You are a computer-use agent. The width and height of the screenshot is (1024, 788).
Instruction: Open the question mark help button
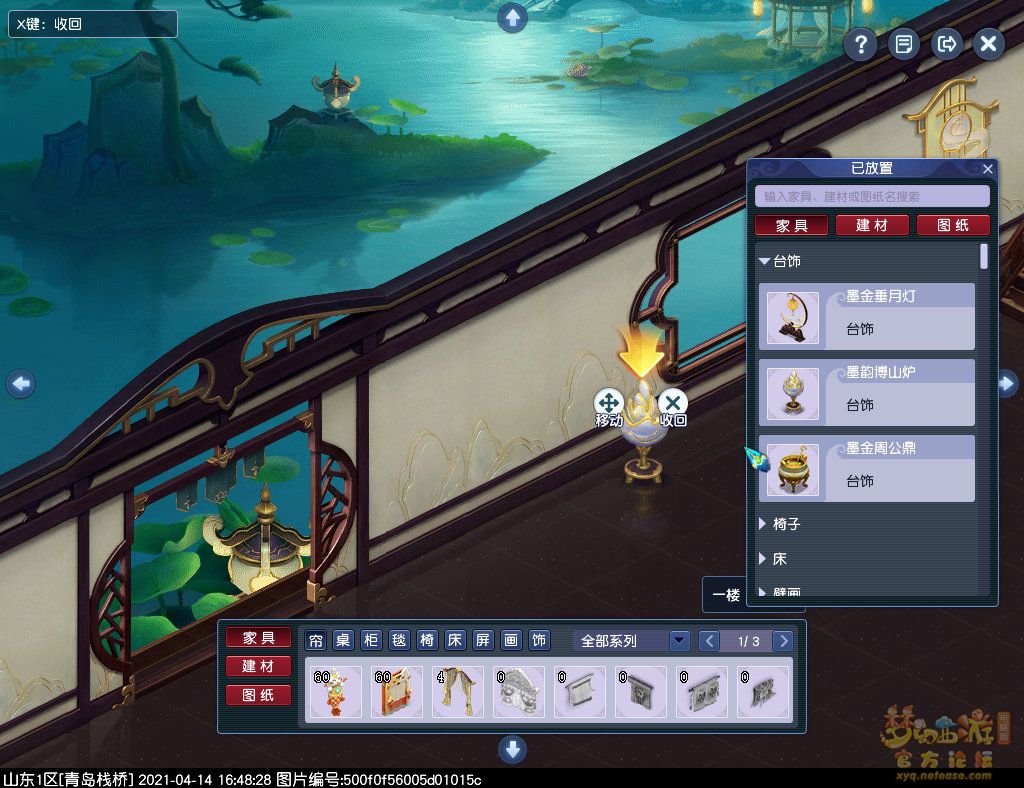click(860, 44)
